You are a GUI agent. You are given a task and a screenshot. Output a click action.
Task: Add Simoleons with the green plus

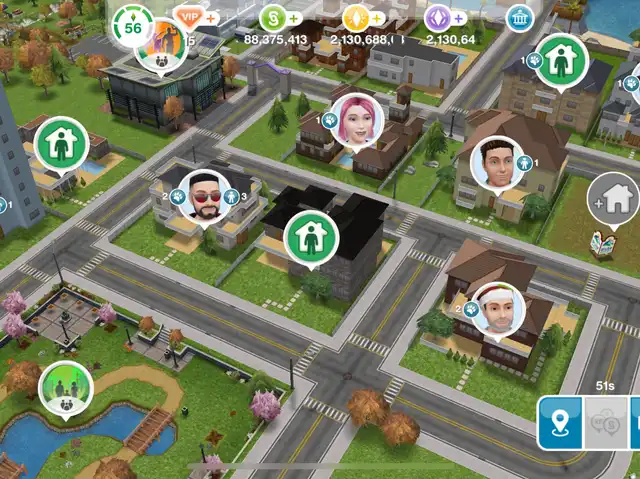click(x=293, y=18)
